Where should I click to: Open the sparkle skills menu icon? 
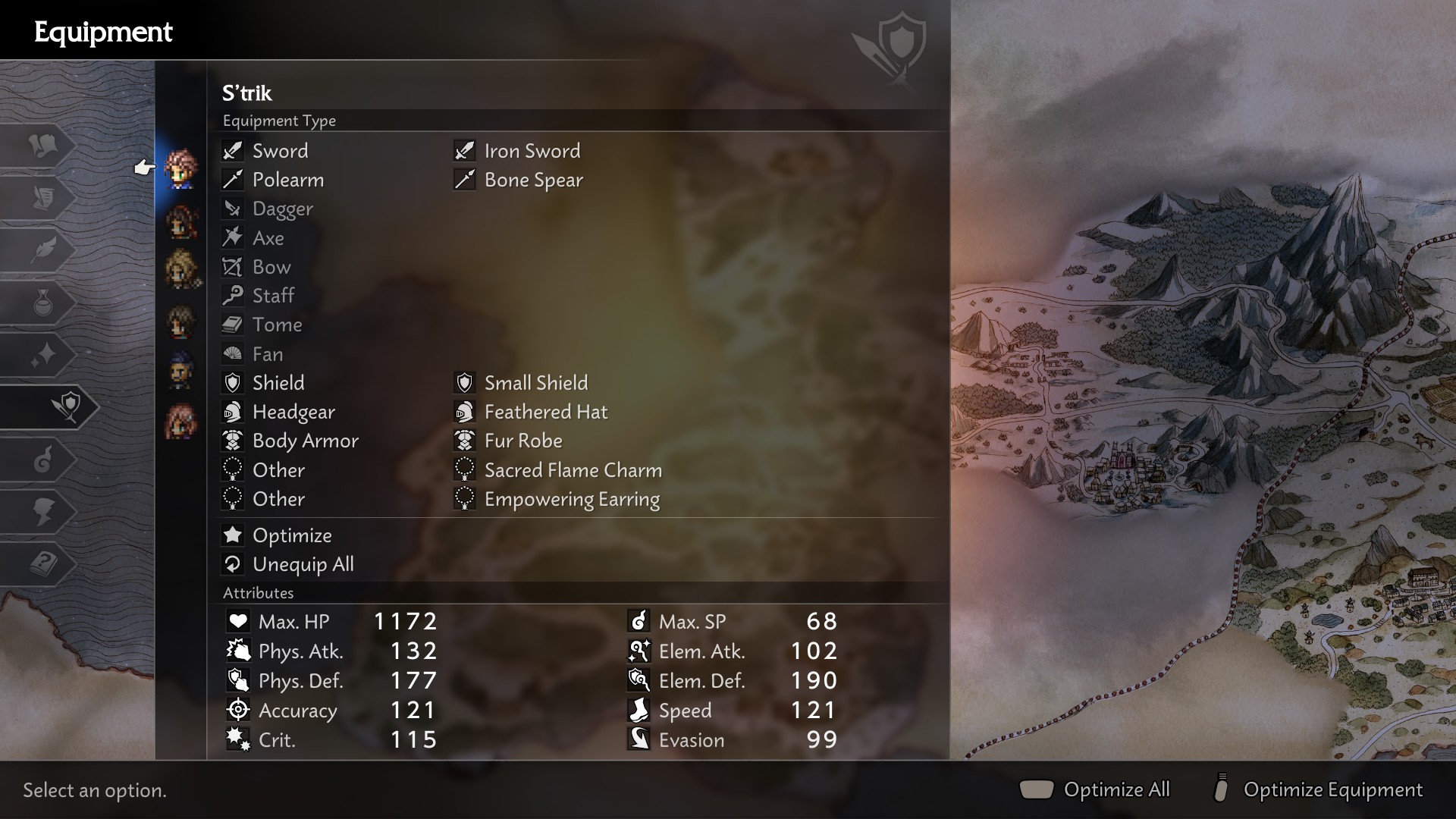click(45, 355)
